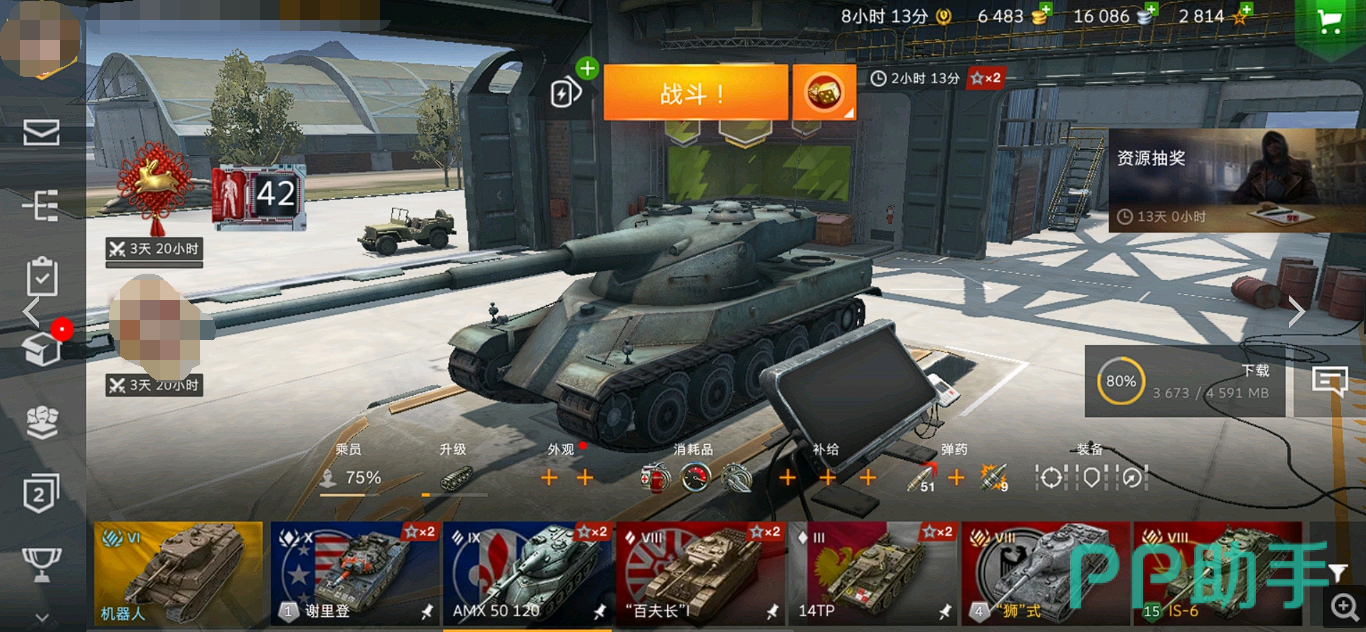1366x632 pixels.
Task: Open the battle mode selector beside 战斗
Action: tap(824, 93)
